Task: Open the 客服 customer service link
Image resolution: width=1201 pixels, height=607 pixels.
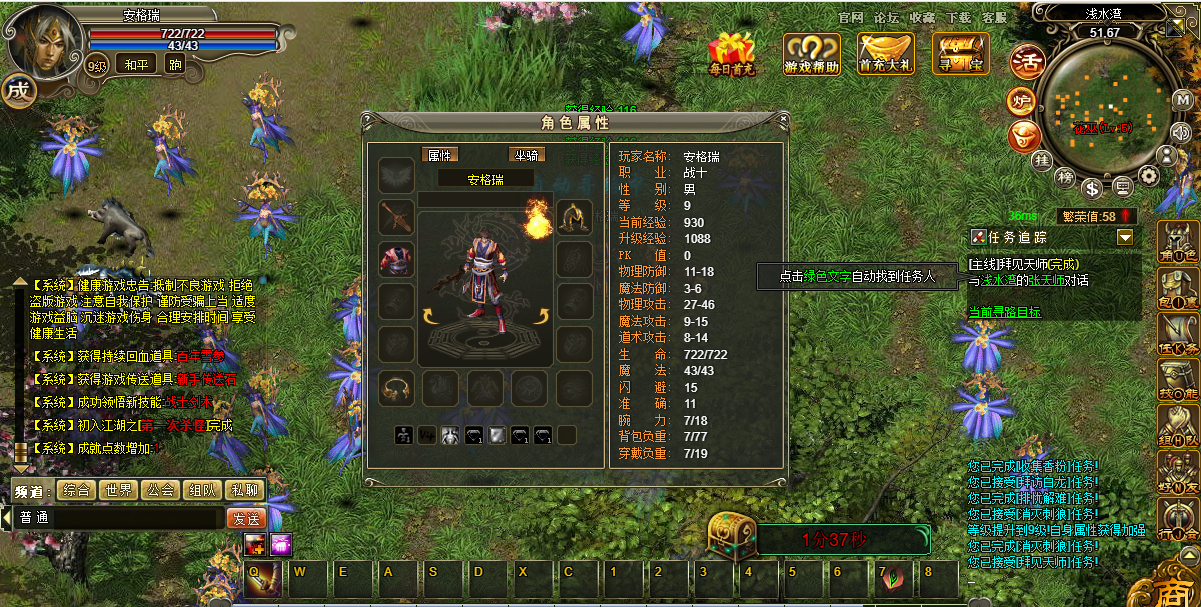Action: [994, 18]
